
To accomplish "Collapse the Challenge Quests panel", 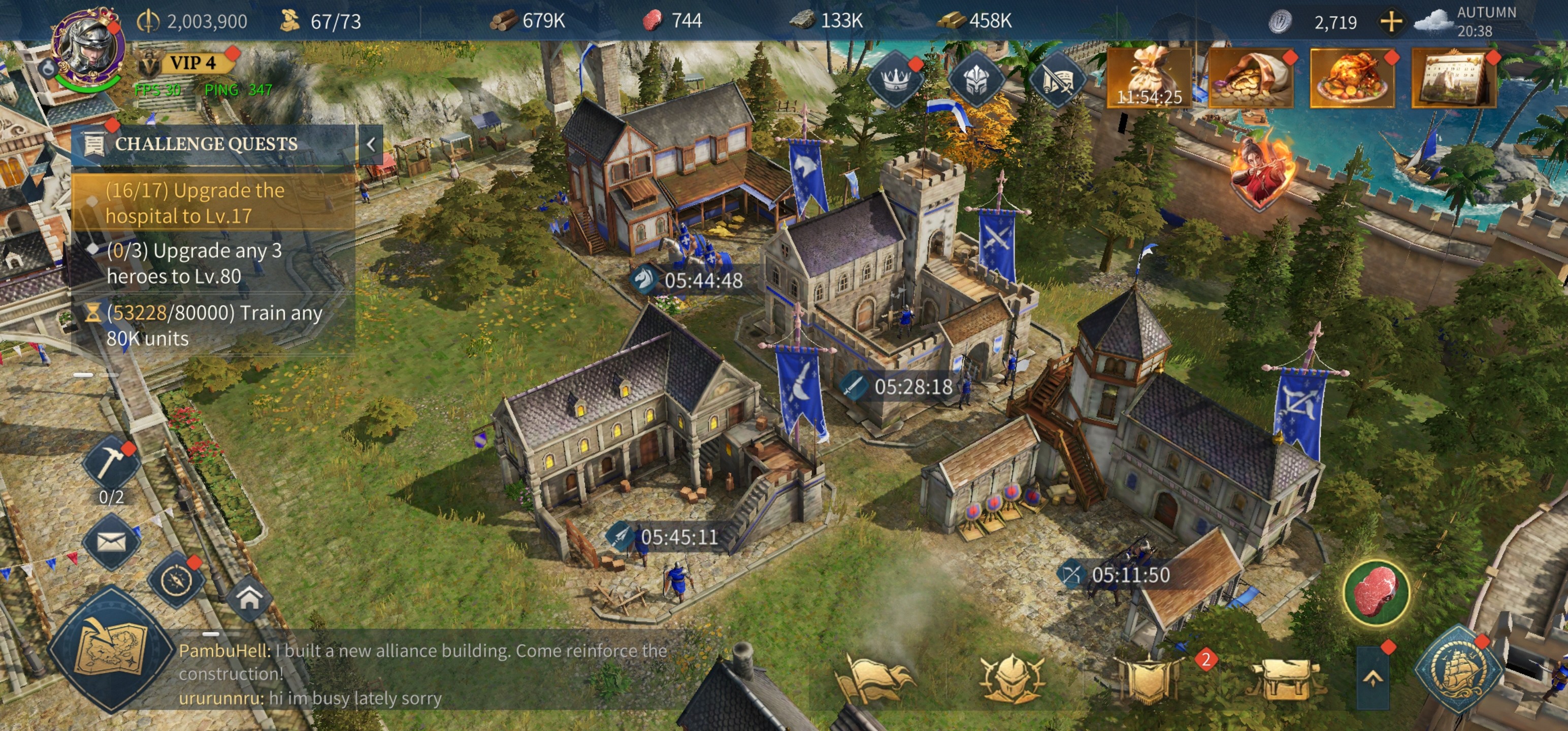I will [x=371, y=144].
